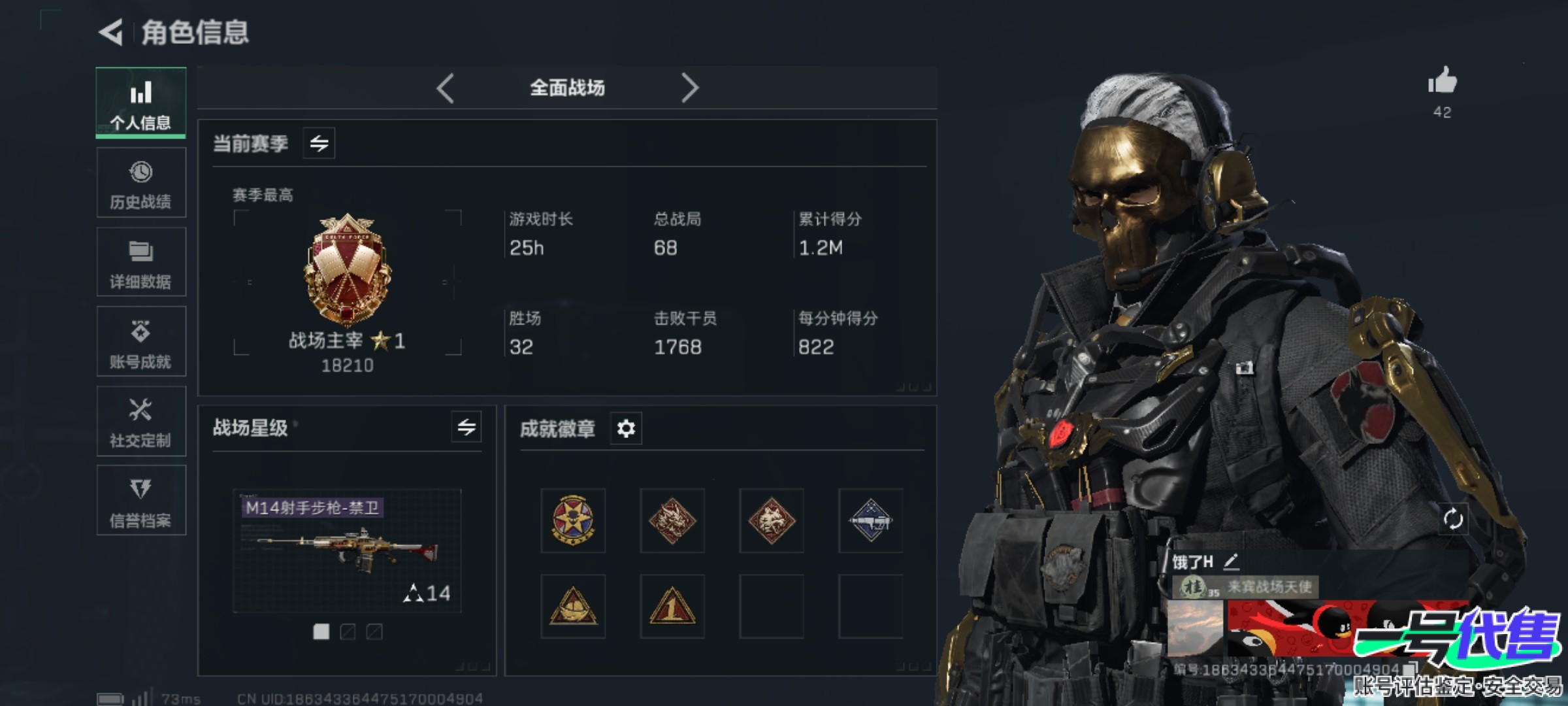Viewport: 1568px width, 706px height.
Task: Switch to the next game mode with right arrow
Action: point(689,88)
